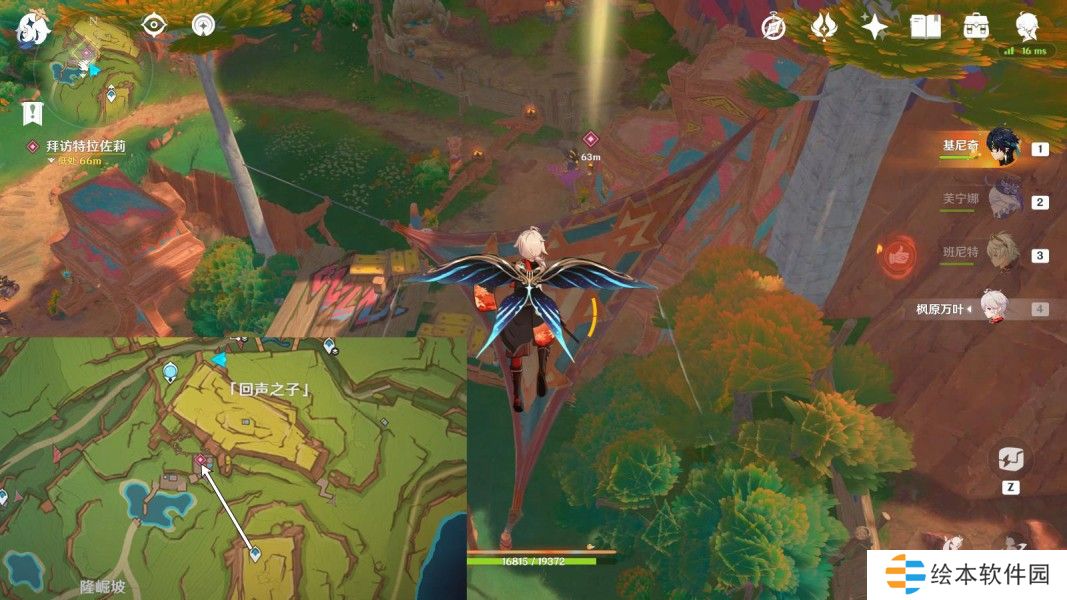The image size is (1067, 600).
Task: Switch to party member 班尼特
Action: [1001, 254]
